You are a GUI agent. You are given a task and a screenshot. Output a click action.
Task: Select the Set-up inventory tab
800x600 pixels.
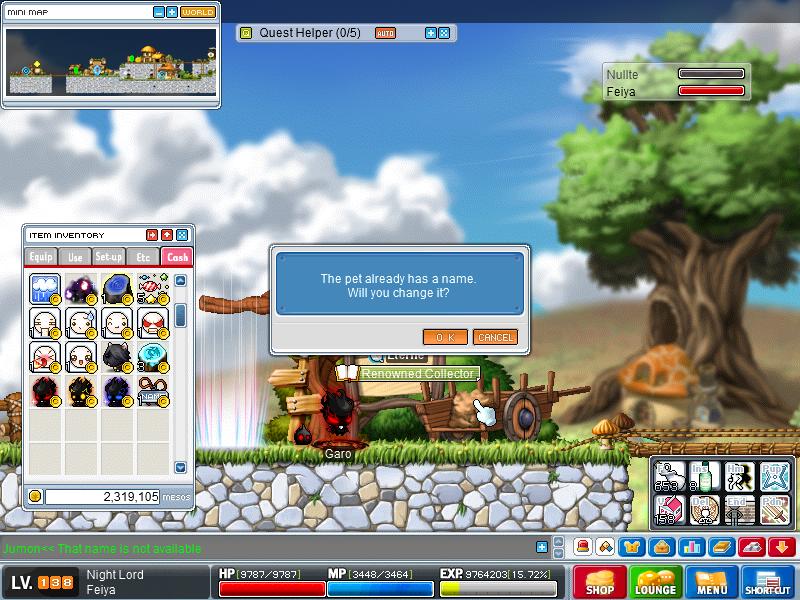[x=109, y=257]
